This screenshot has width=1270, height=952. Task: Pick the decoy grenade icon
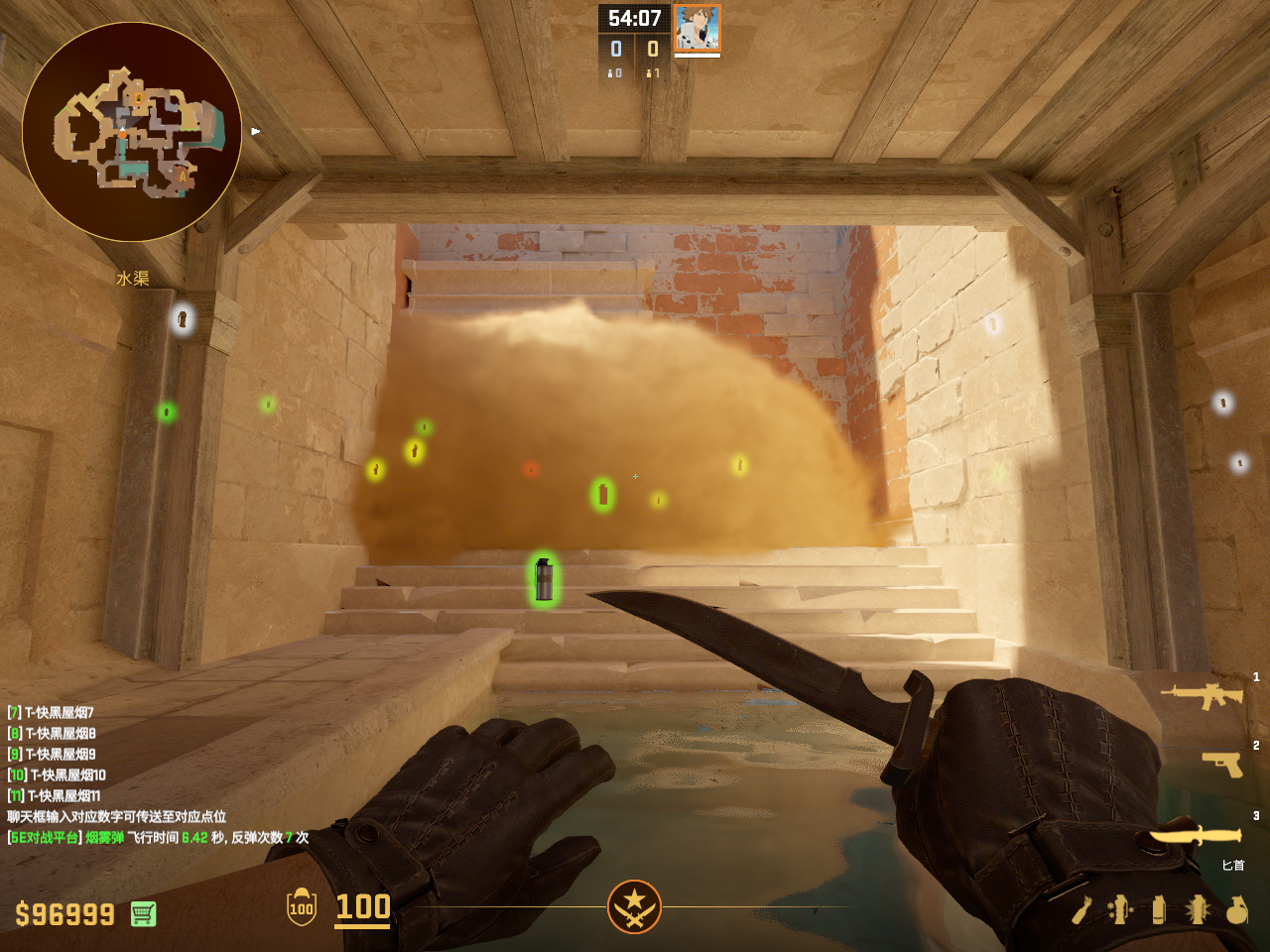(1120, 909)
